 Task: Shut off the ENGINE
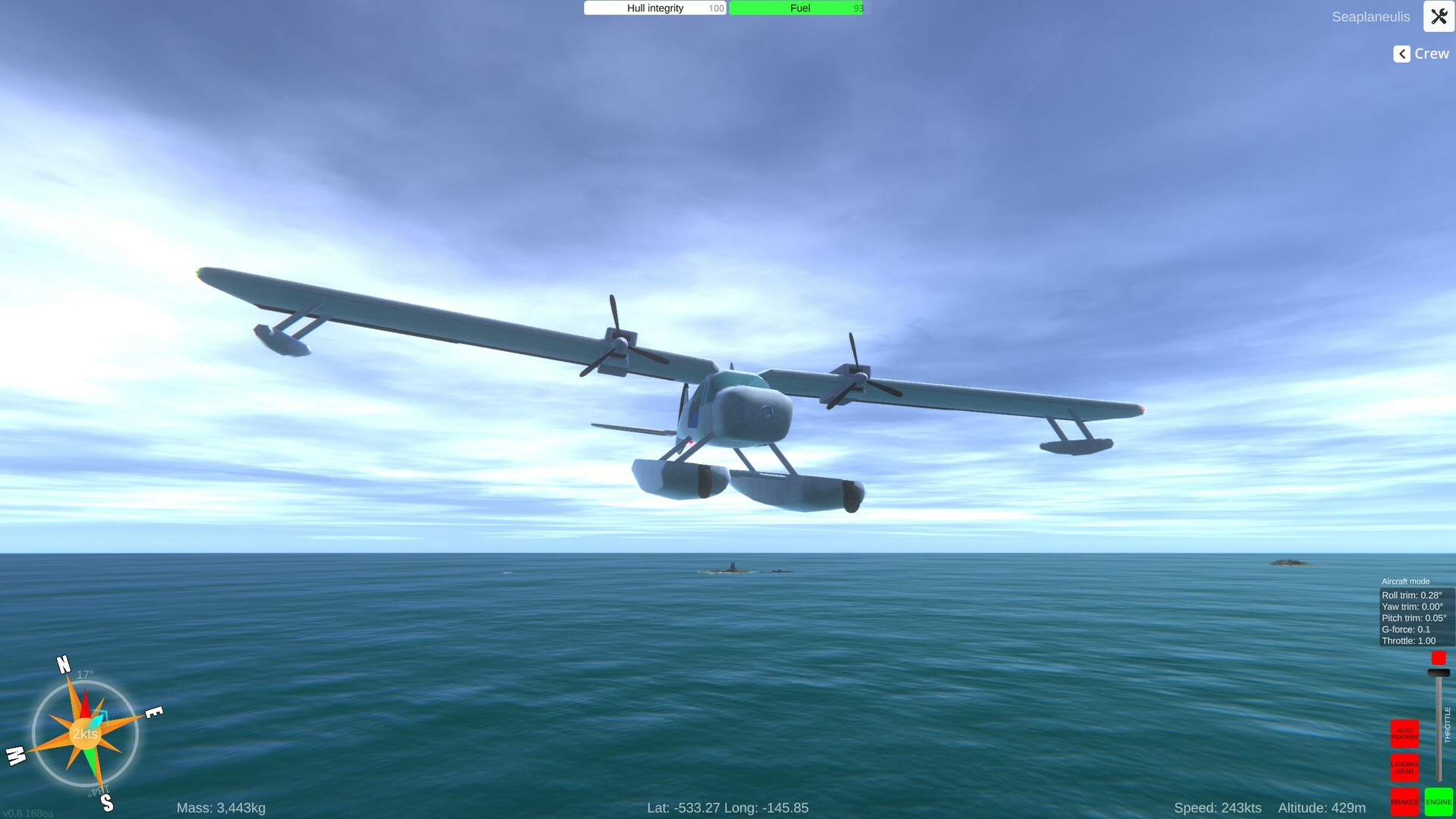tap(1439, 801)
